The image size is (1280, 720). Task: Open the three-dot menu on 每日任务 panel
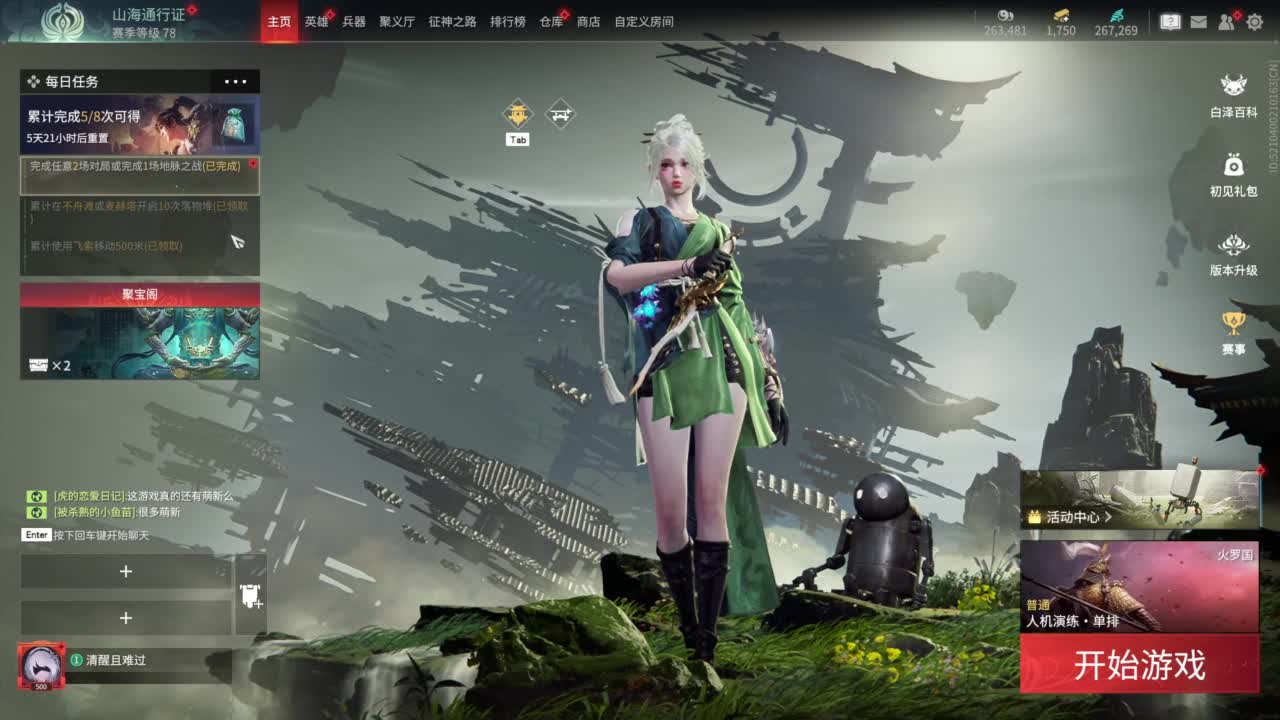[236, 81]
